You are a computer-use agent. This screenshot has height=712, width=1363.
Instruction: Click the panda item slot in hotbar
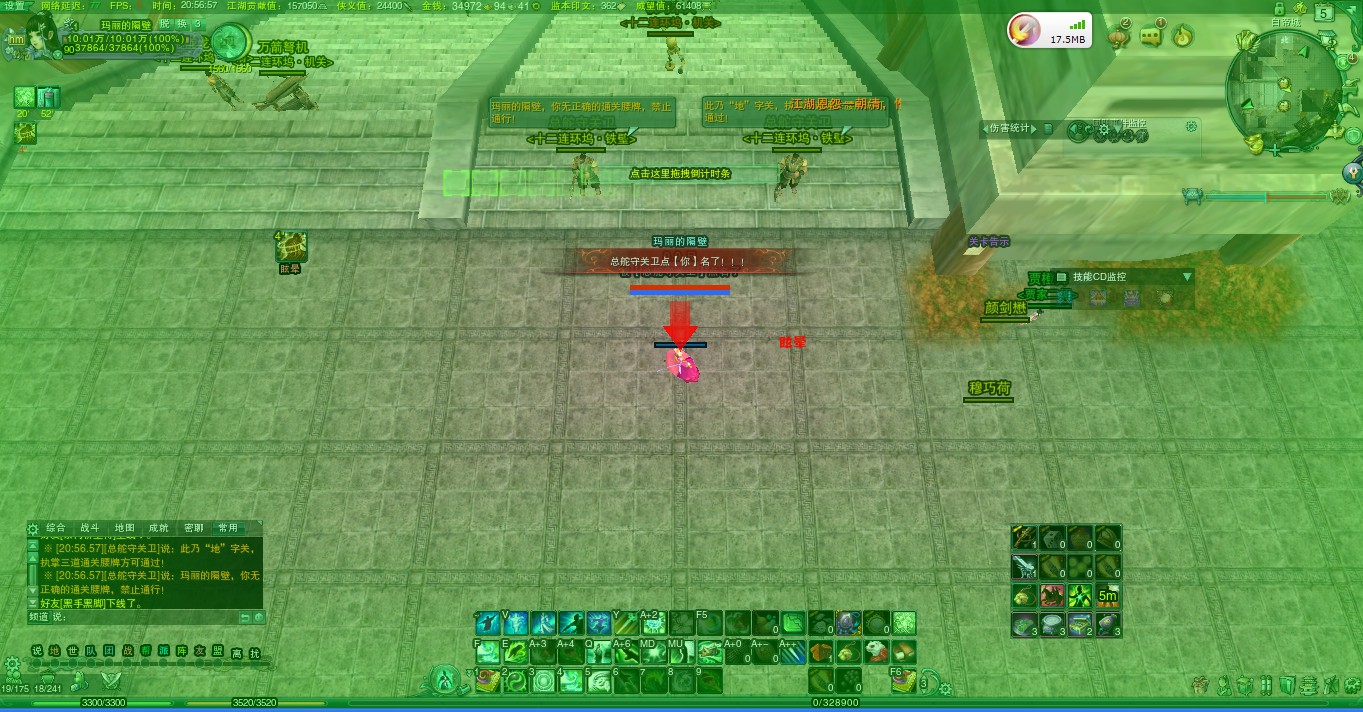[875, 652]
